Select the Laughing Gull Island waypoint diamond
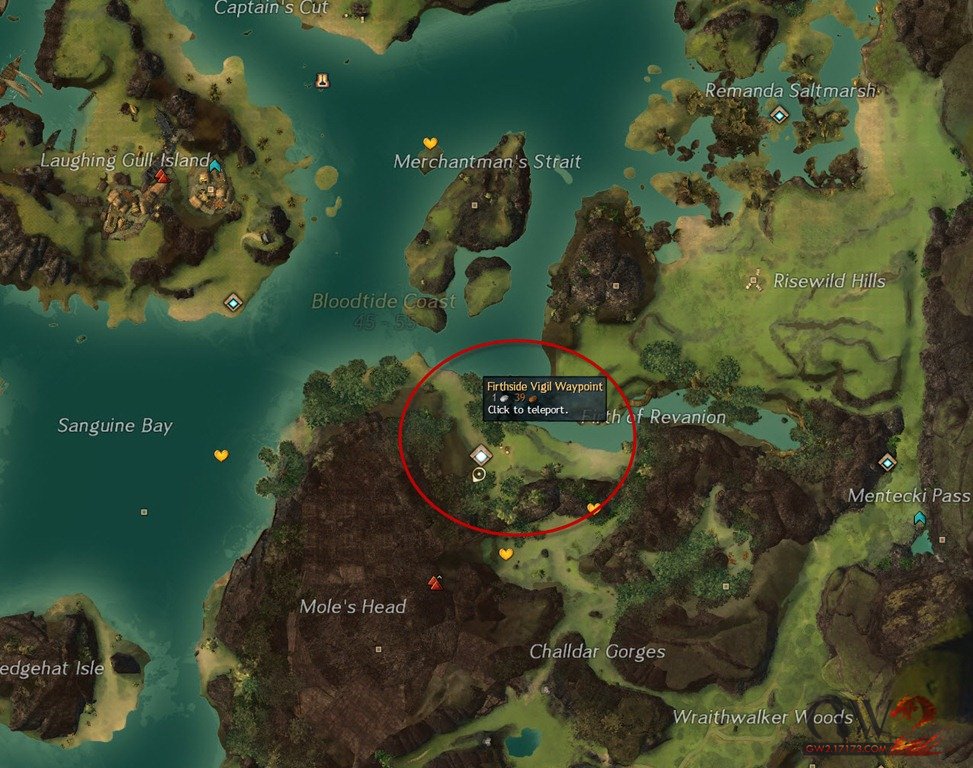The width and height of the screenshot is (973, 768). 234,302
